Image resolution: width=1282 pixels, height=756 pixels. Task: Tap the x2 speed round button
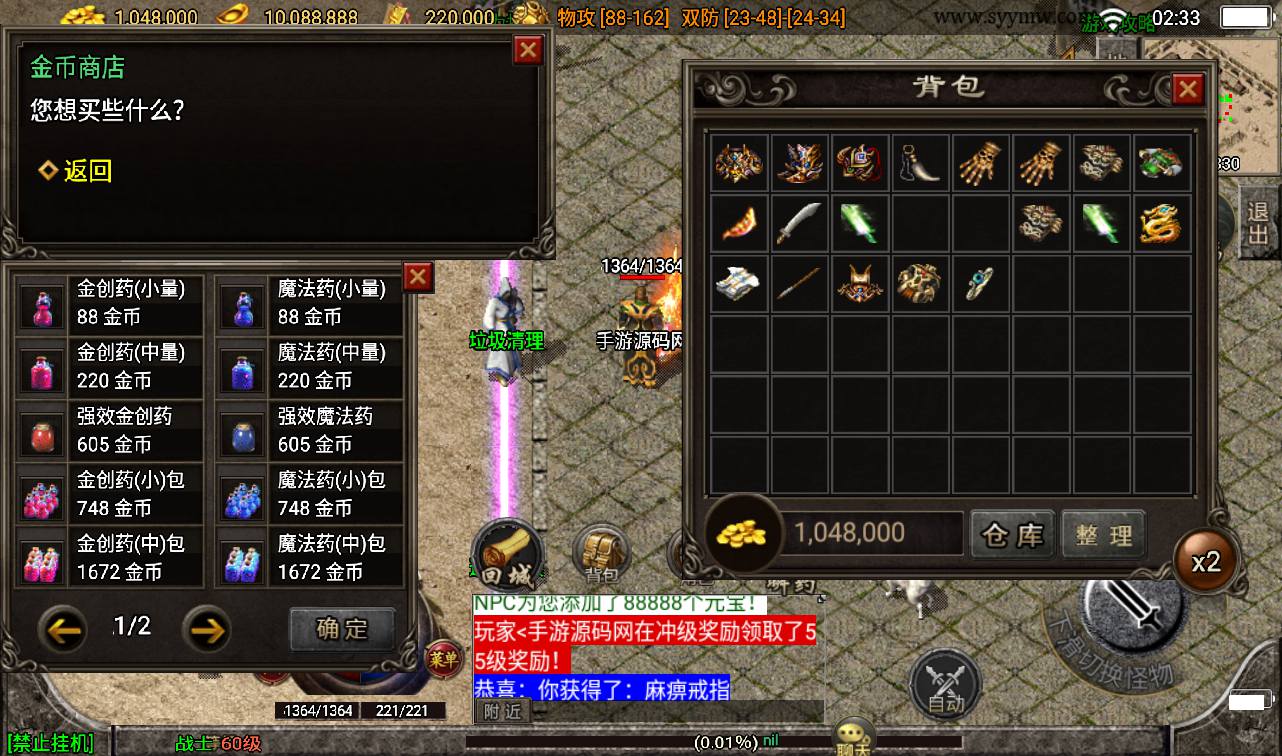[x=1206, y=561]
